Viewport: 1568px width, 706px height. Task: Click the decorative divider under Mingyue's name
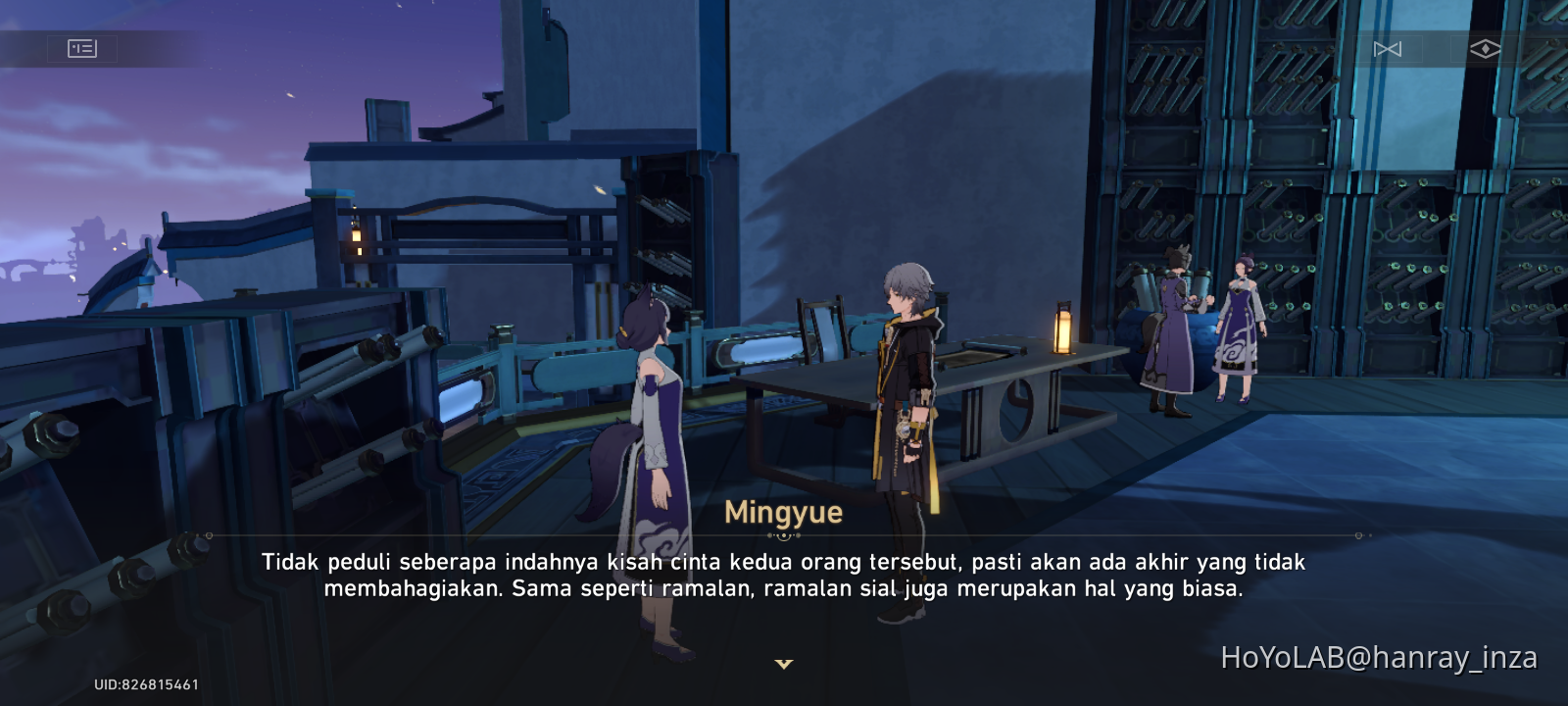point(784,536)
